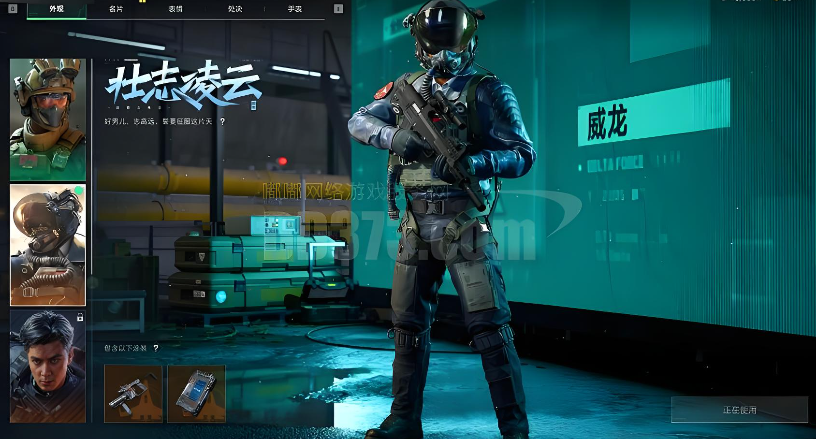
Task: Open the 处决 tab
Action: (x=235, y=9)
